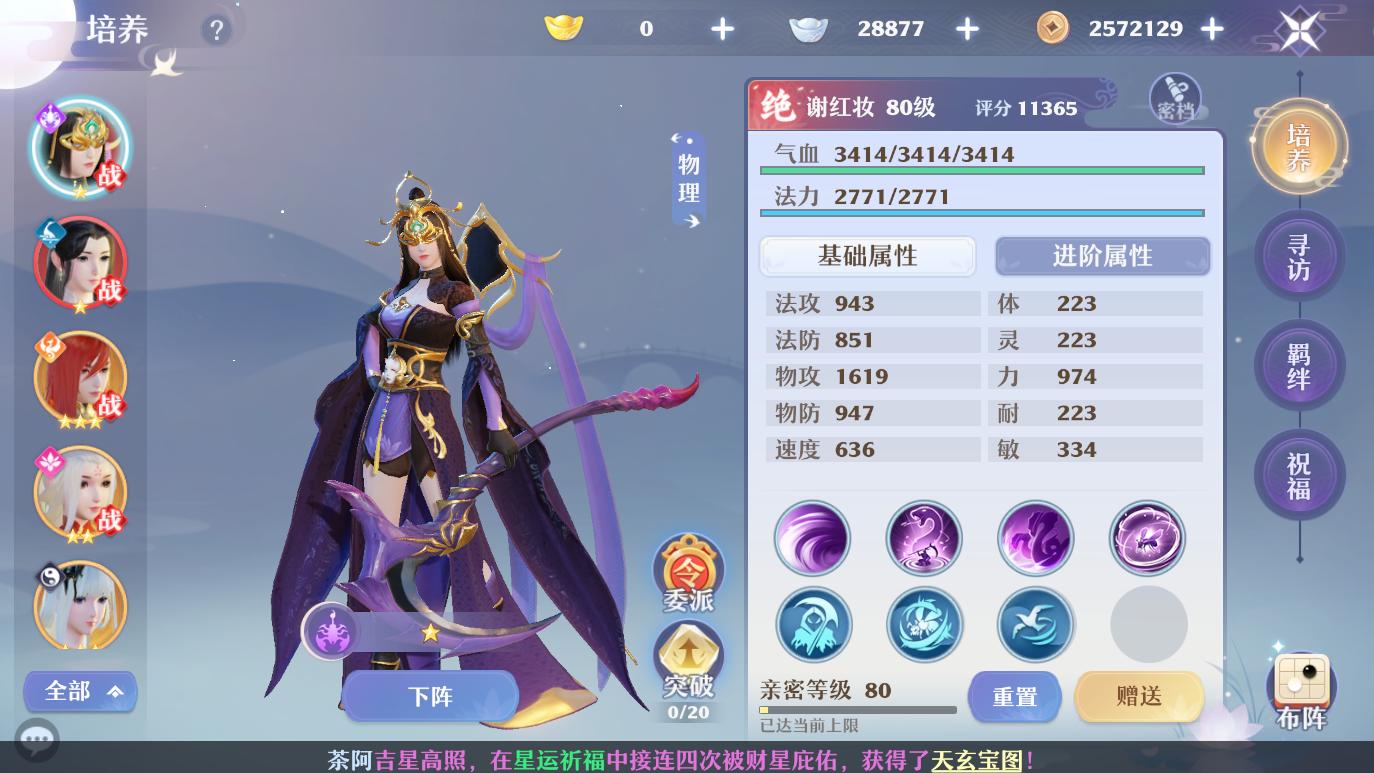Screen dimensions: 1374x773
Task: Open the chat bubble icon in bottom-left corner
Action: [x=38, y=740]
